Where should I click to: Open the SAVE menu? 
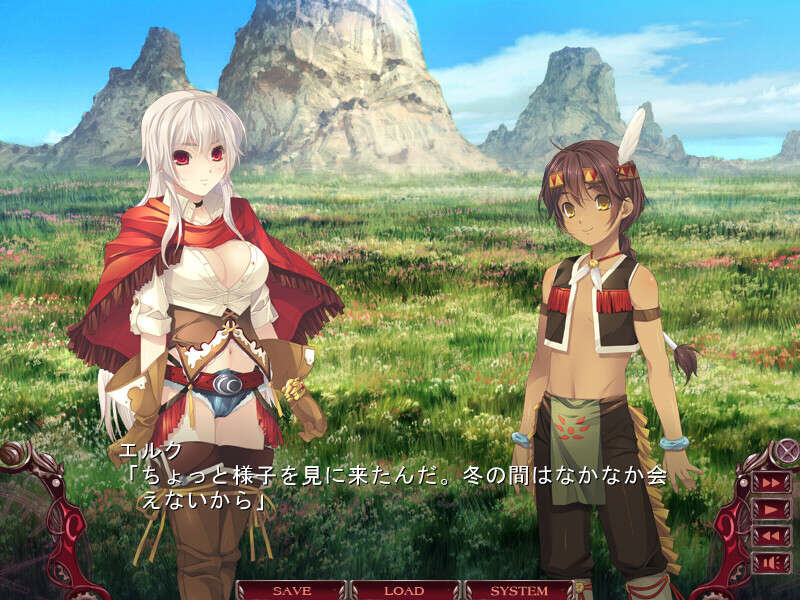(x=291, y=590)
